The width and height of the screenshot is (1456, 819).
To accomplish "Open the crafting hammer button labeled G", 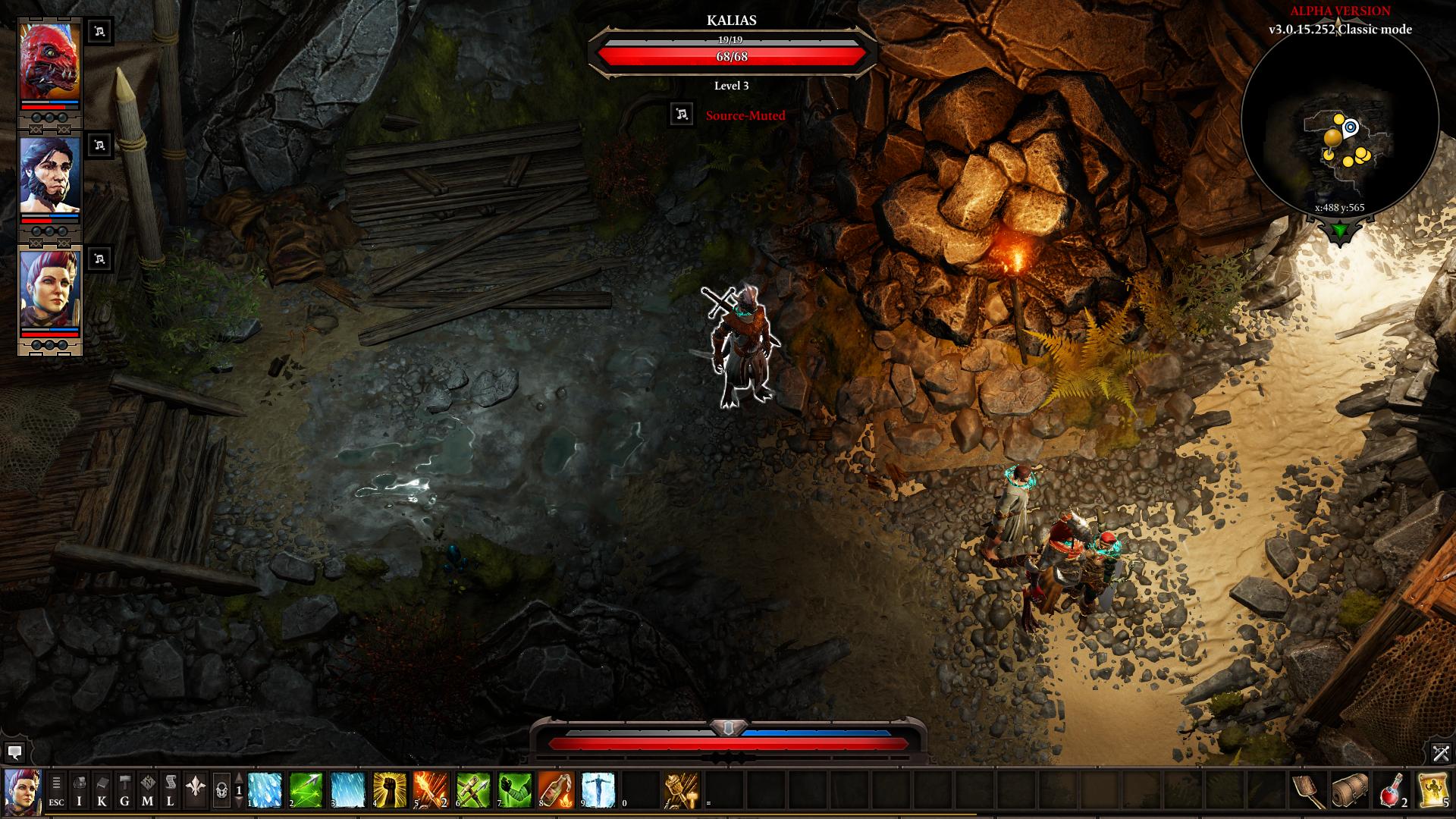I will click(124, 791).
